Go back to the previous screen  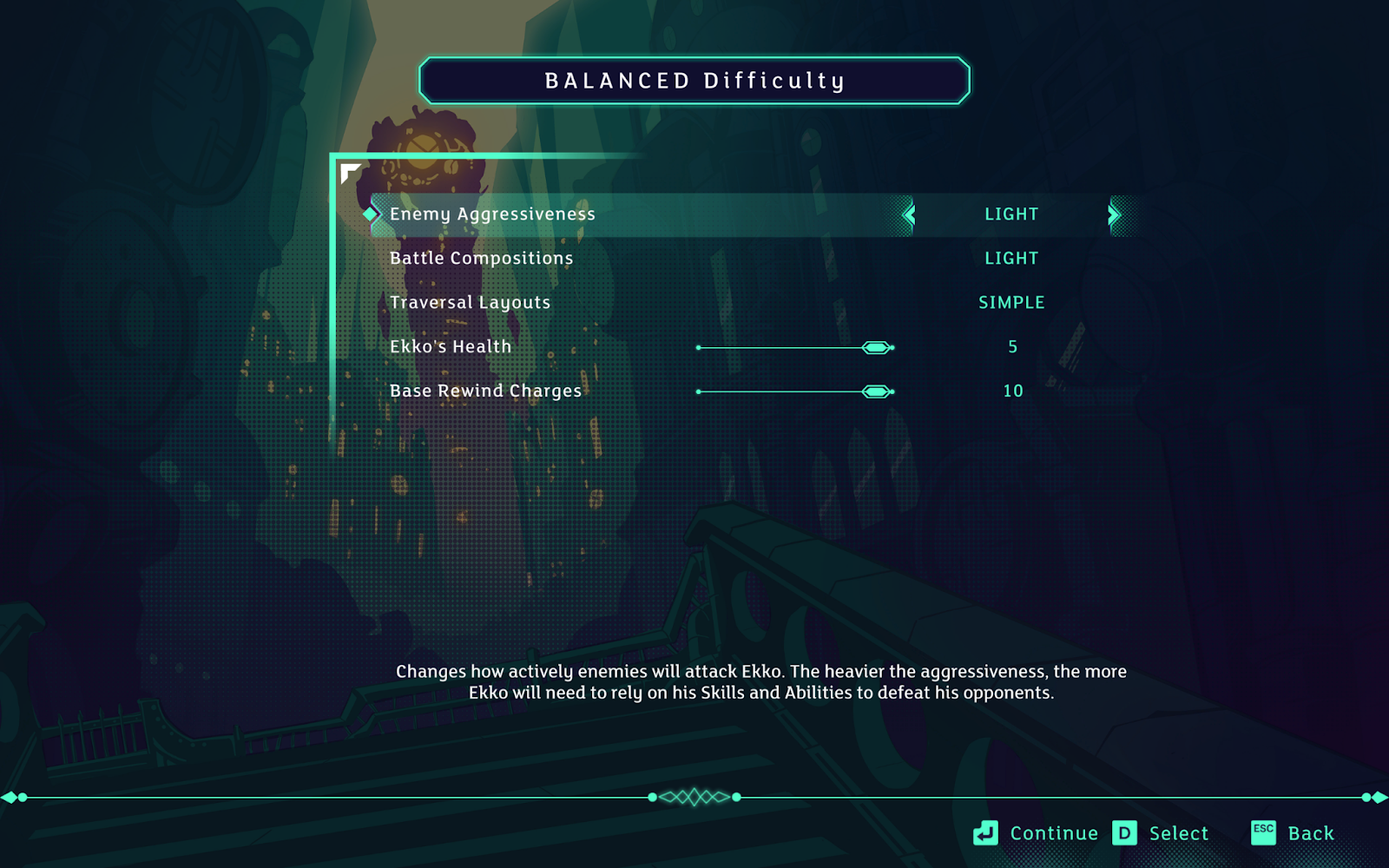(1293, 833)
